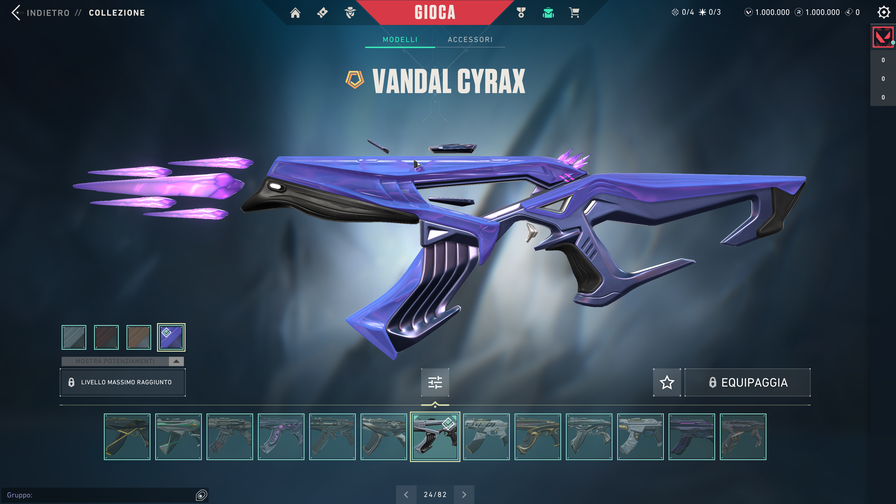The image size is (896, 504).
Task: Select the currently highlighted Cyrax skin thumbnail
Action: [435, 436]
